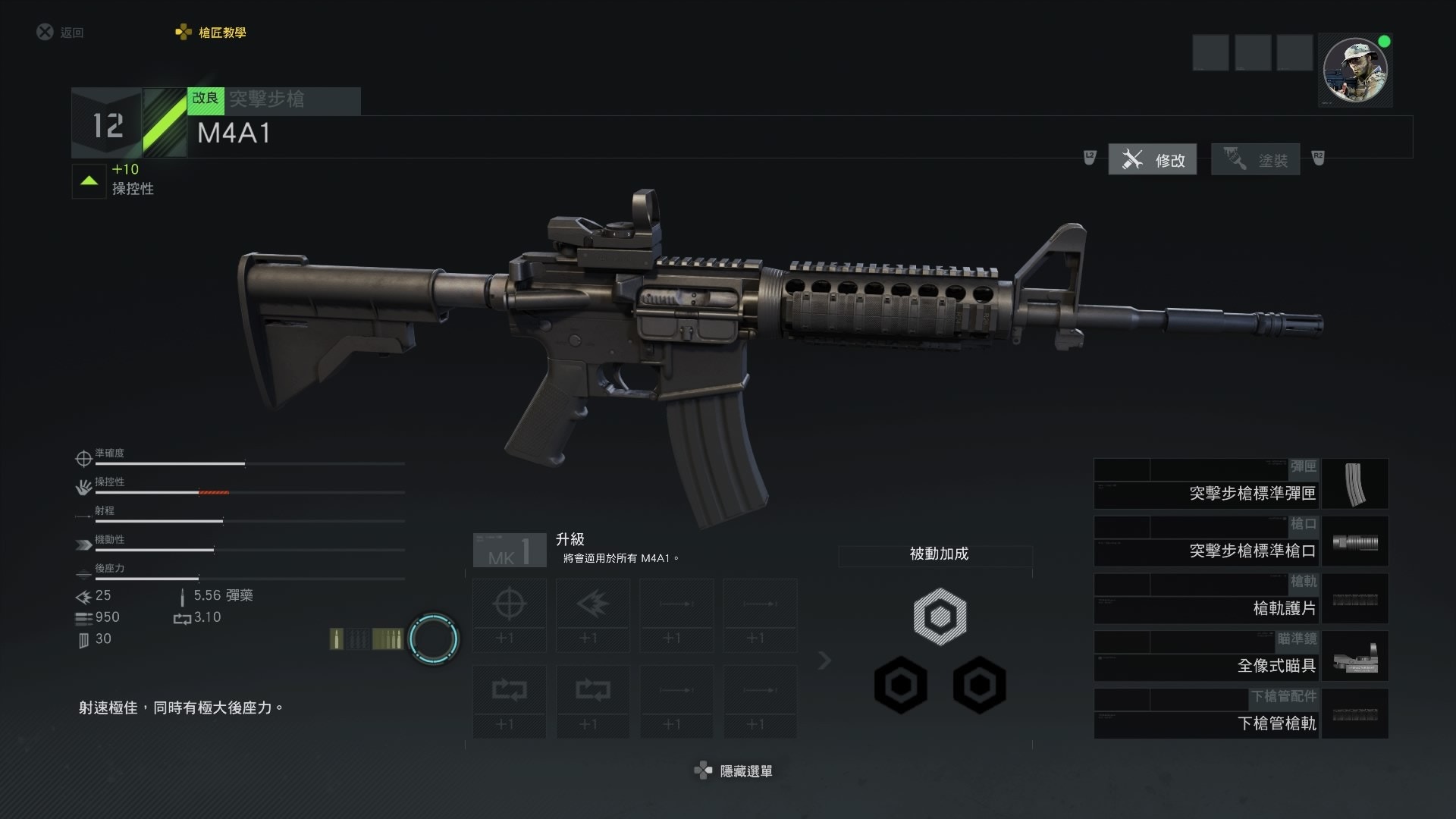Switch to the 修改 modify tab
This screenshot has width=1456, height=819.
[1152, 159]
